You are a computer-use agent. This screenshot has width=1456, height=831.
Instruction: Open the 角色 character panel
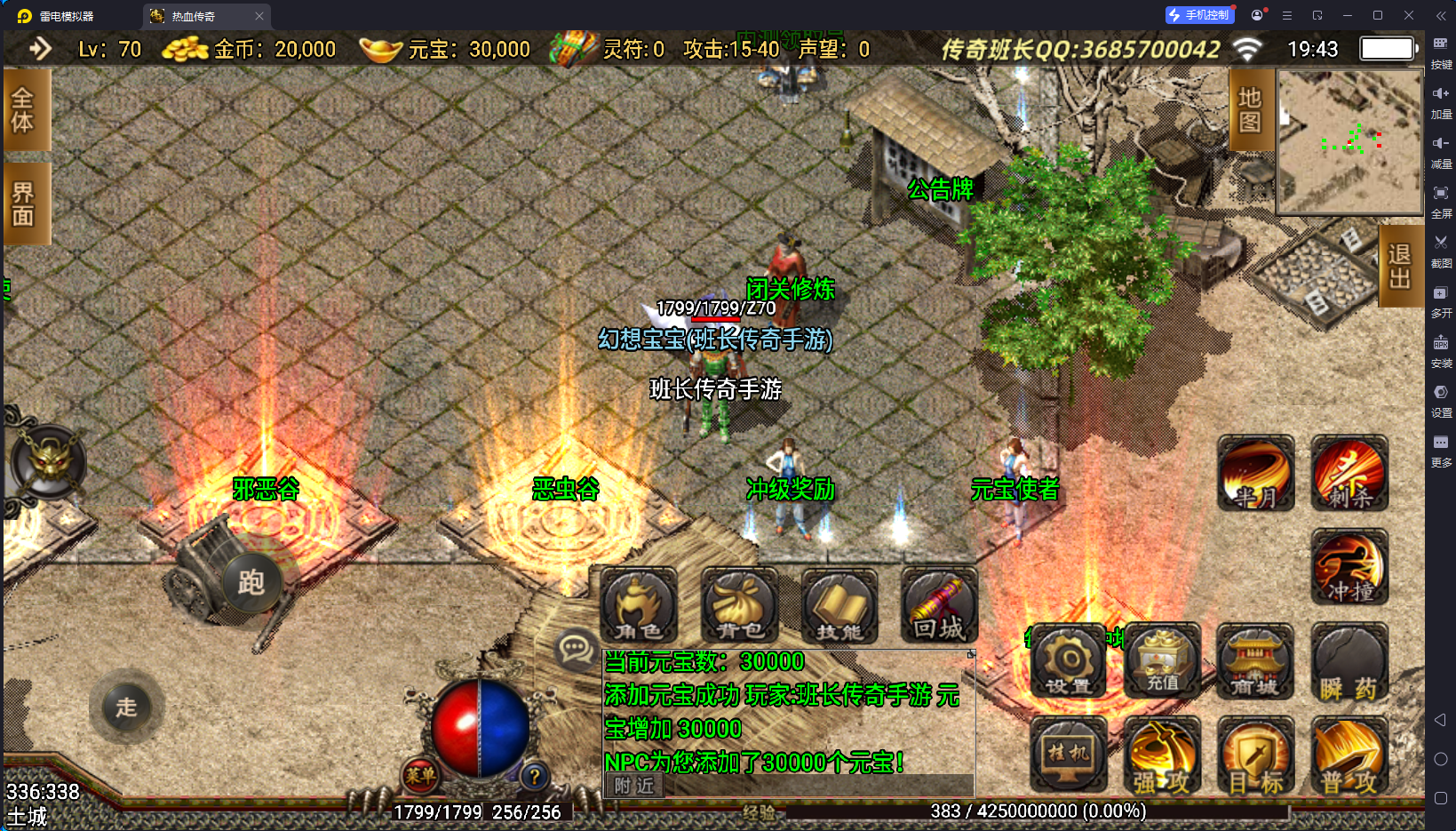tap(639, 606)
